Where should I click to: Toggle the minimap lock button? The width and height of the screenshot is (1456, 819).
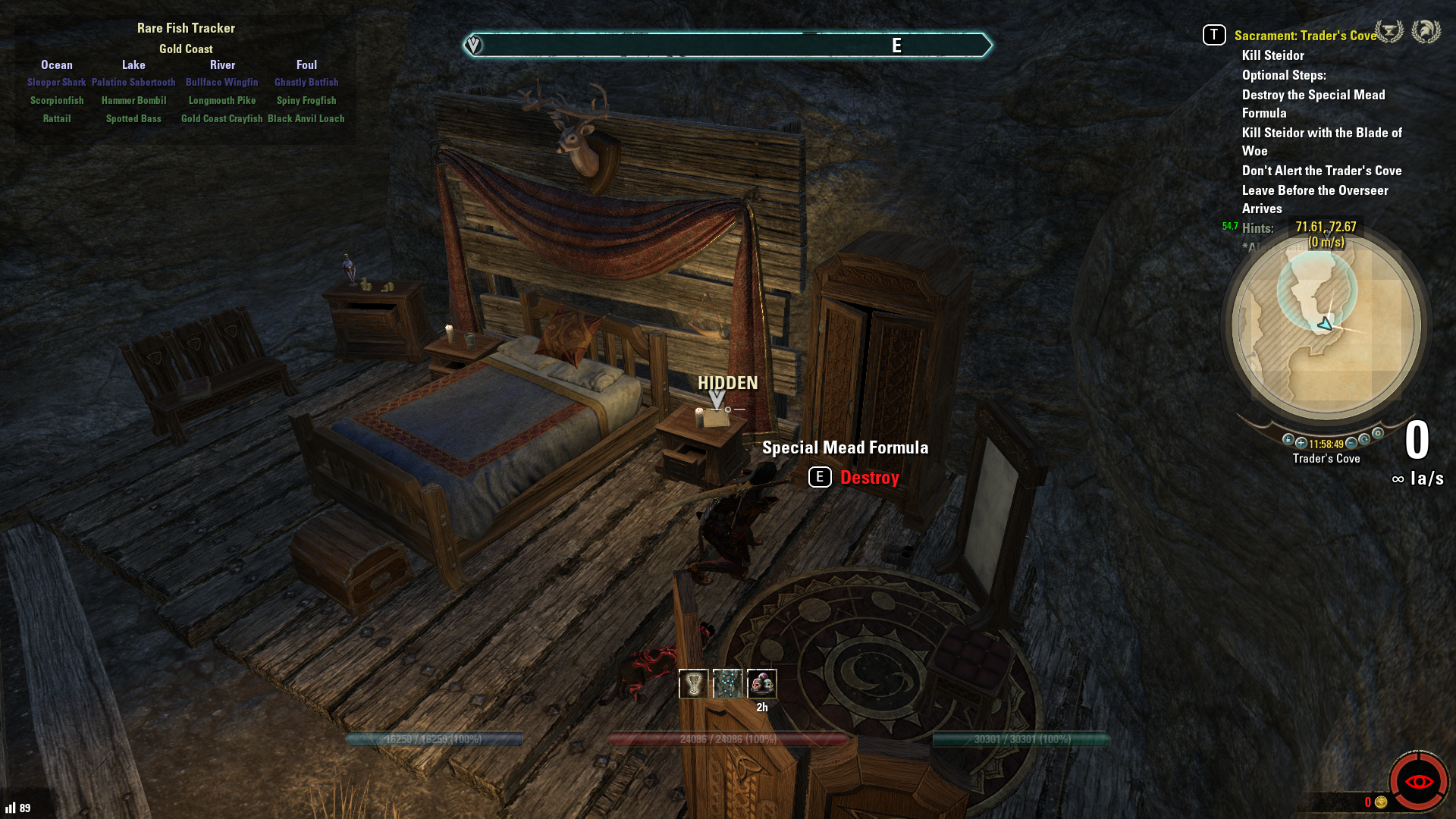1288,439
